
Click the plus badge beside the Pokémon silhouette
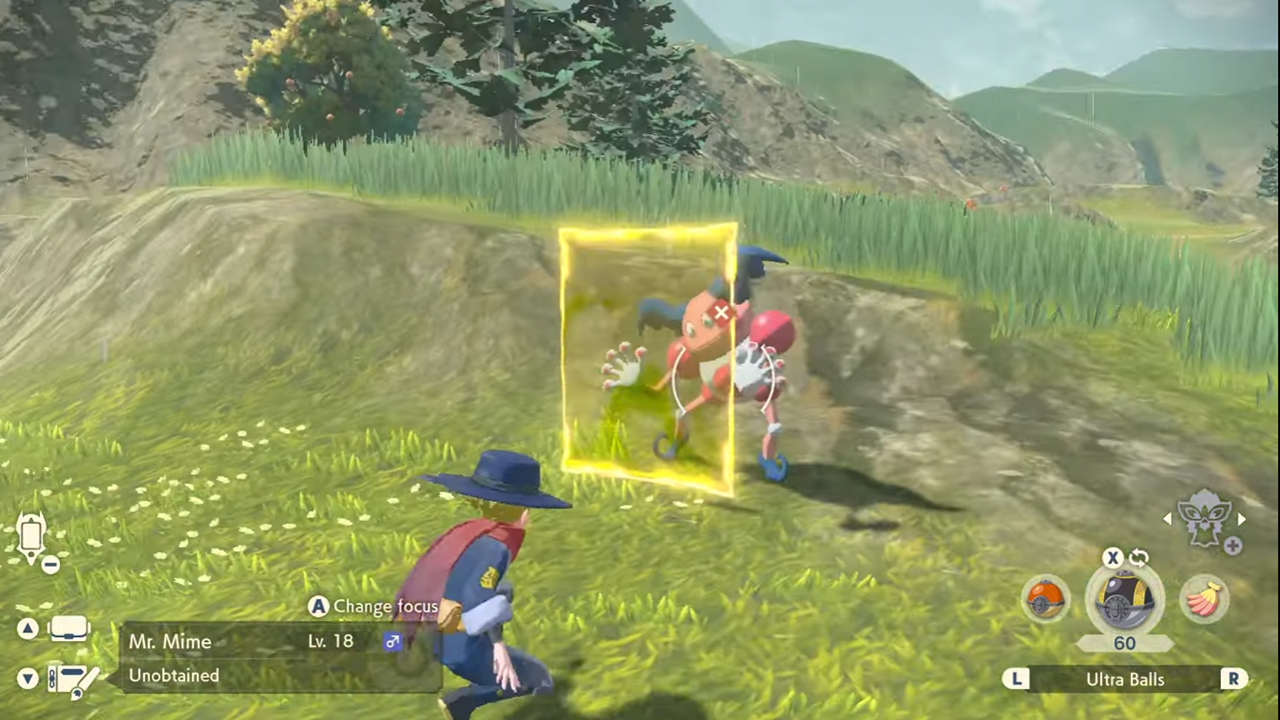pyautogui.click(x=1233, y=546)
